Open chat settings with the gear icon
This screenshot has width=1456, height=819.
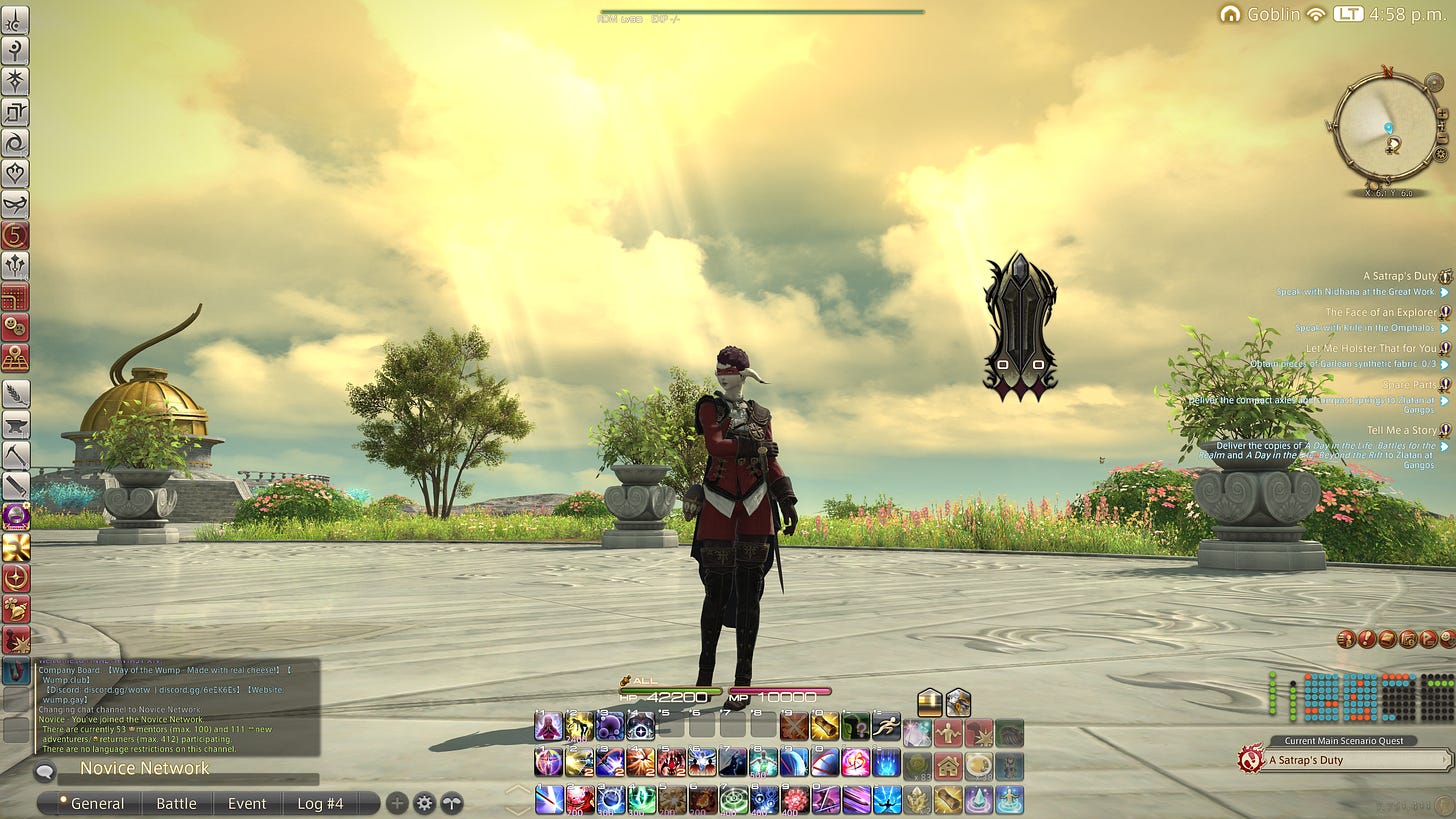[x=425, y=803]
